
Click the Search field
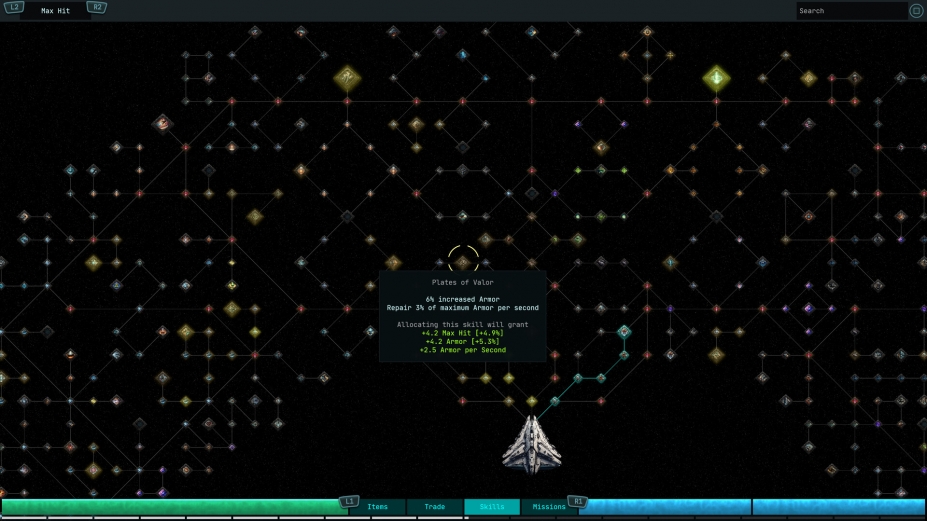pos(850,11)
